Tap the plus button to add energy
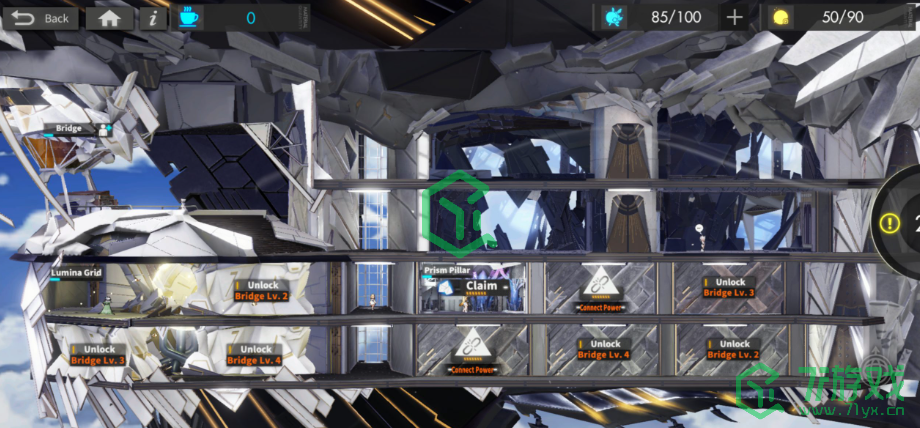The width and height of the screenshot is (920, 428). pyautogui.click(x=735, y=17)
